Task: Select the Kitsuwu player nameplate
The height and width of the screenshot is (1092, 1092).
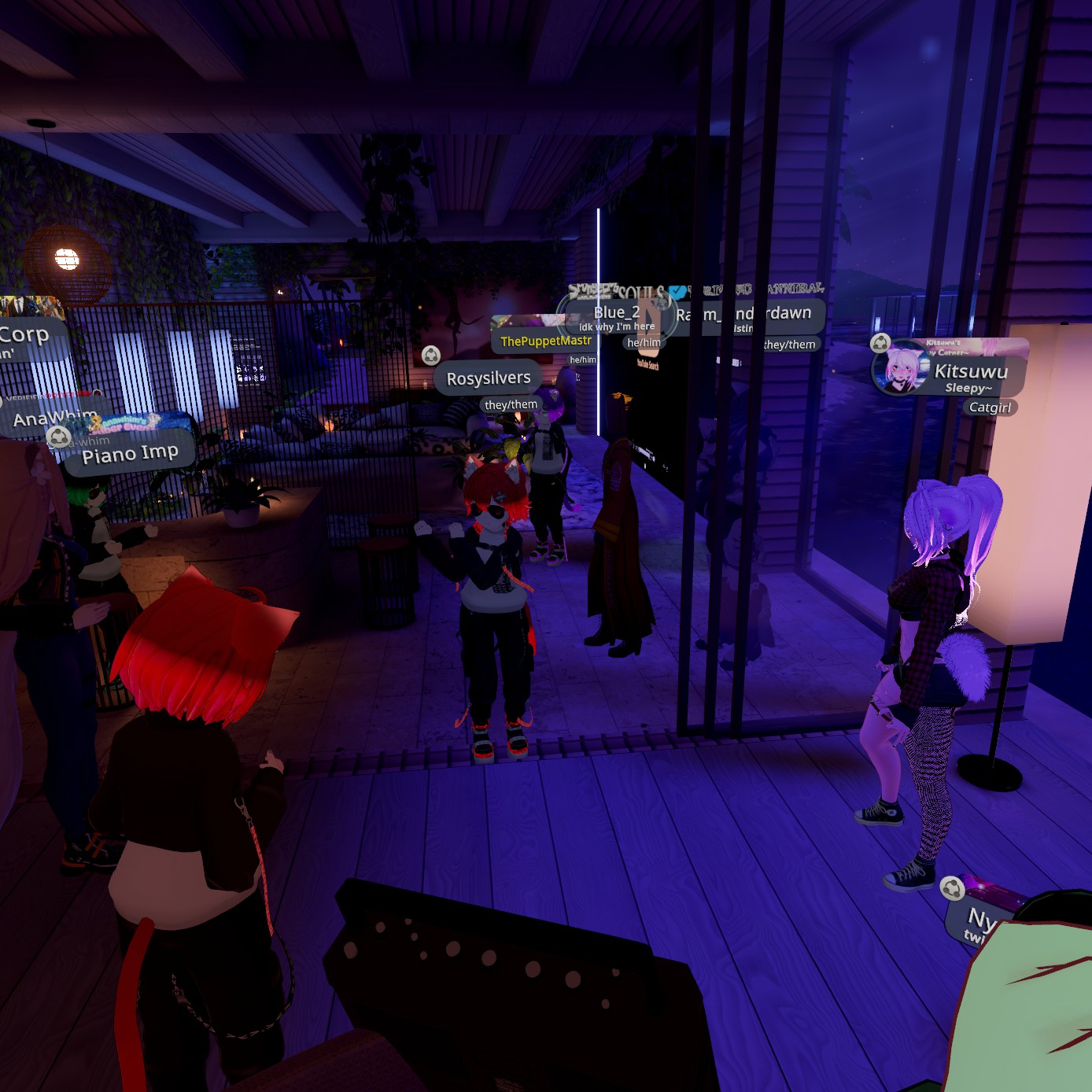Action: pyautogui.click(x=971, y=372)
